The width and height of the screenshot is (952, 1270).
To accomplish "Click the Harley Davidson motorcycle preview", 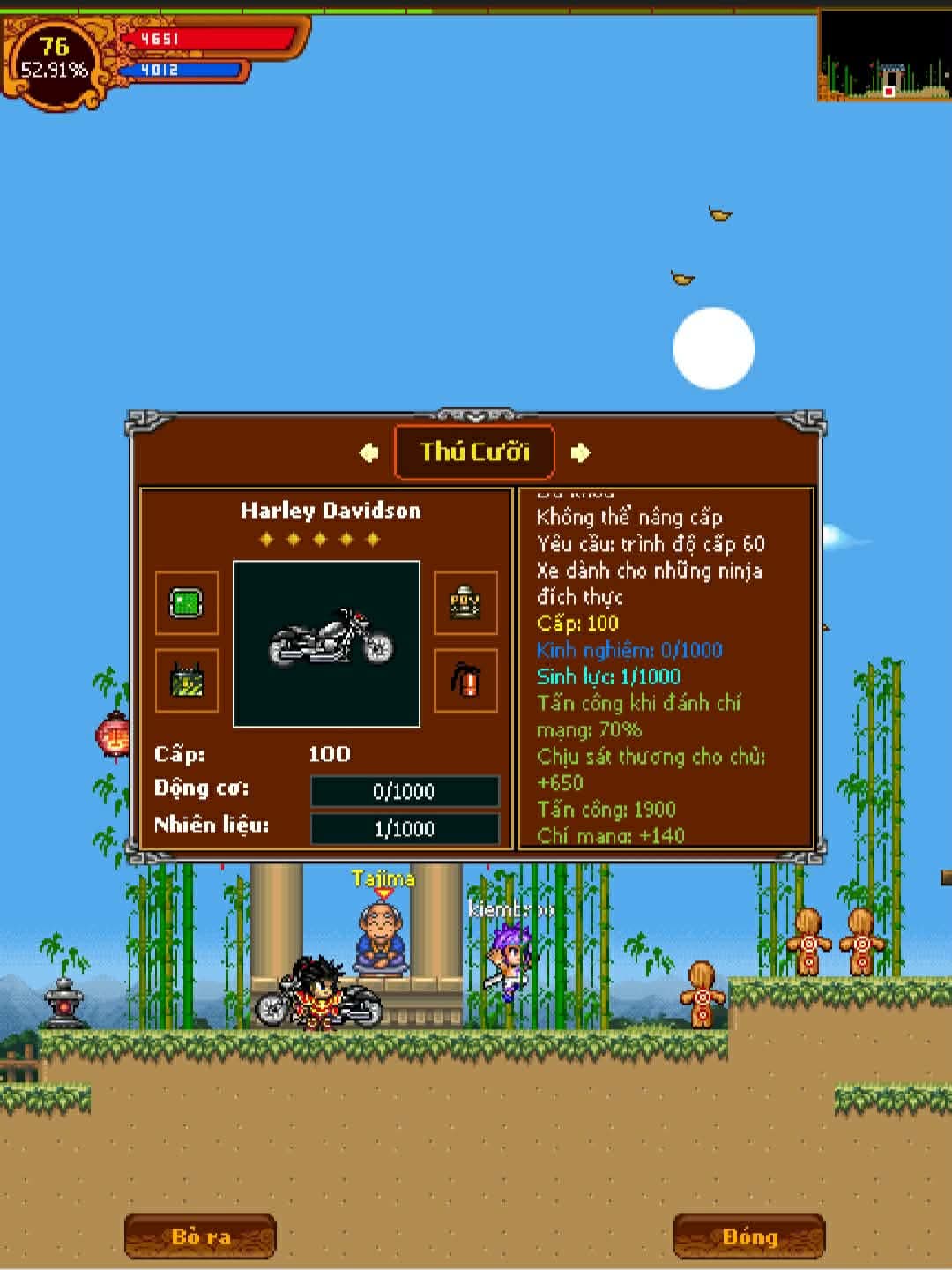I will [326, 644].
